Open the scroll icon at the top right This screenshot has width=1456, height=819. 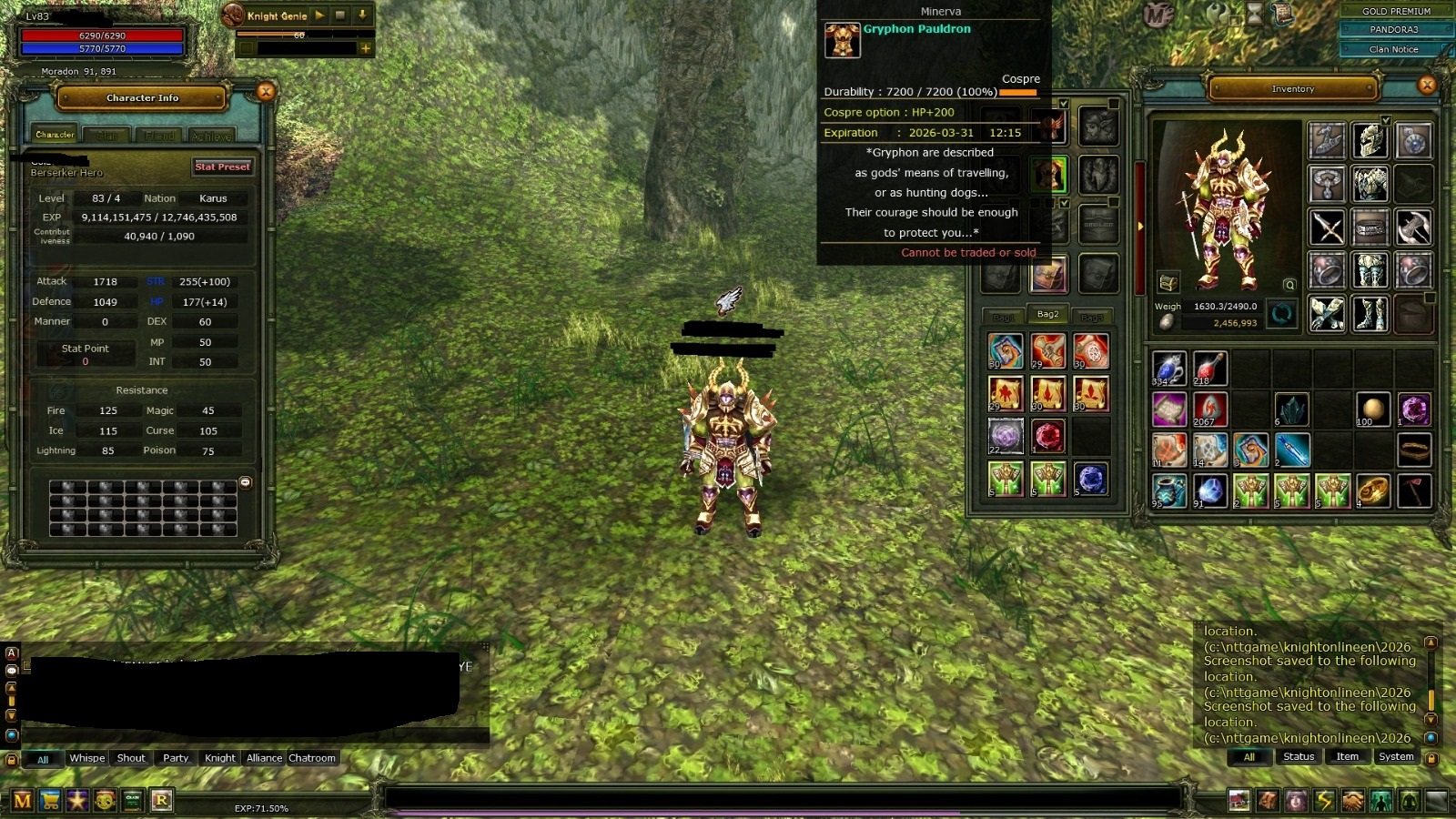(x=1283, y=15)
